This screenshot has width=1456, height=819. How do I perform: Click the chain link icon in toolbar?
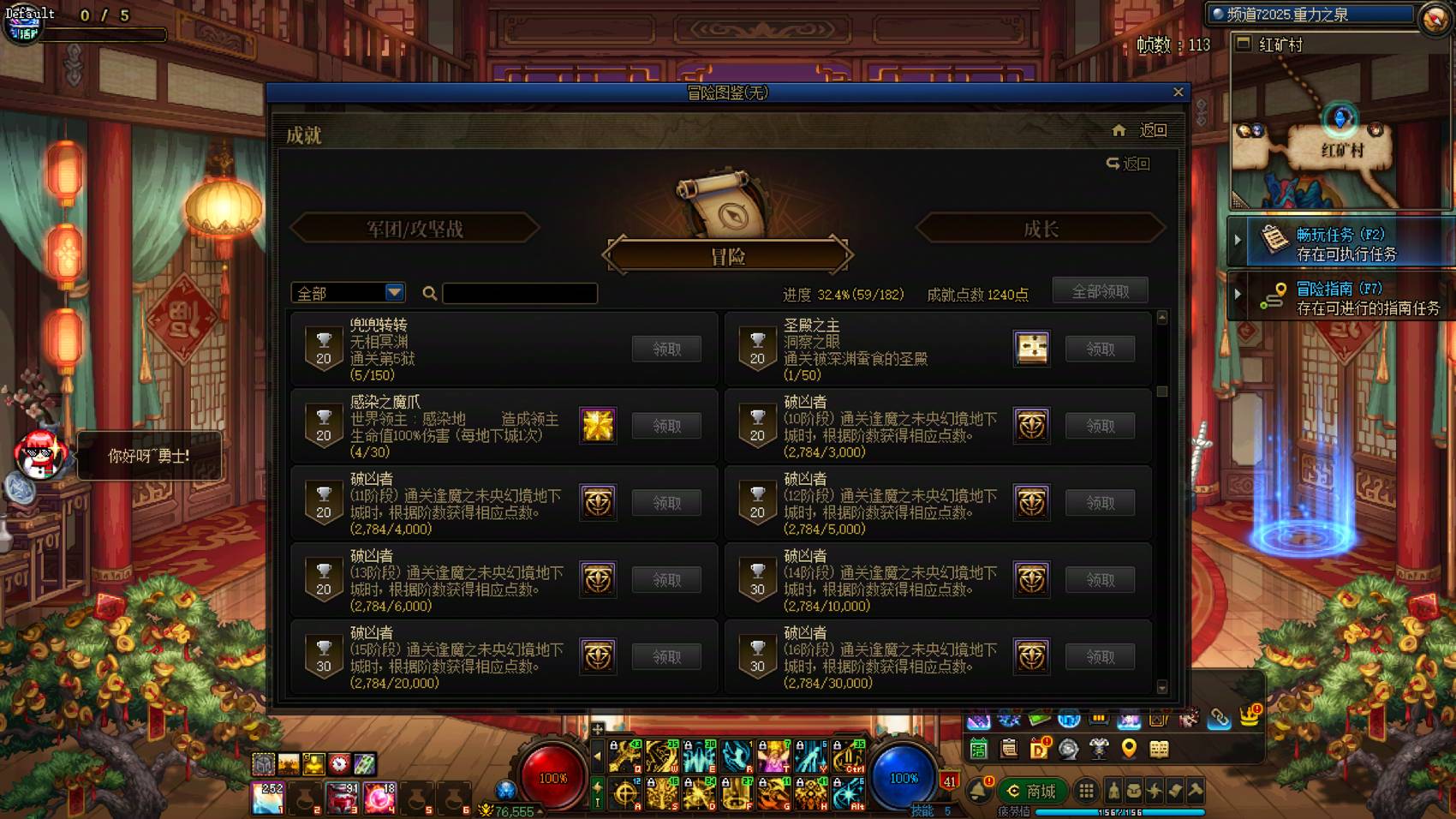pyautogui.click(x=1218, y=716)
